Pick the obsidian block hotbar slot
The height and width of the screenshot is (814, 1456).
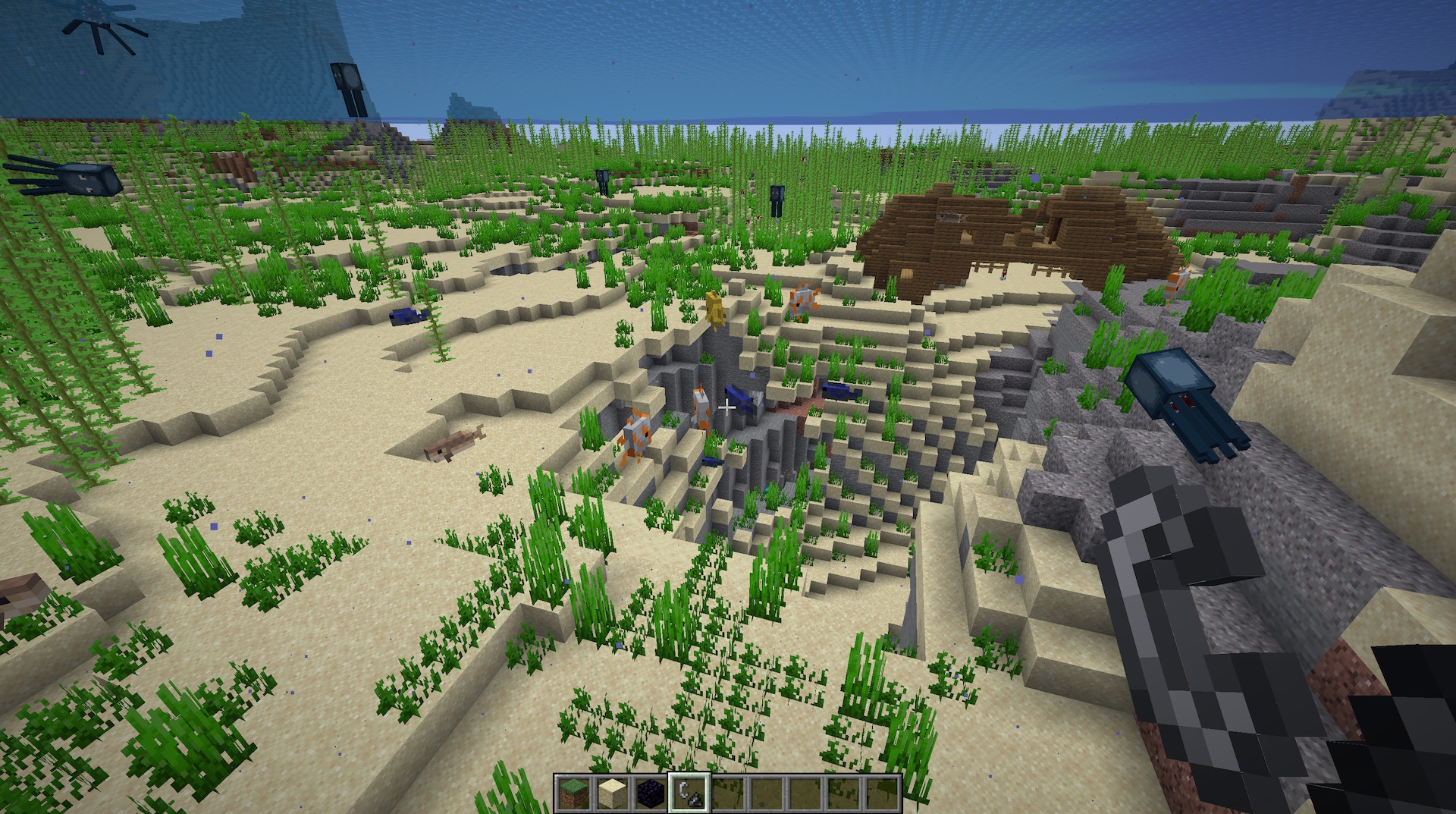(650, 794)
